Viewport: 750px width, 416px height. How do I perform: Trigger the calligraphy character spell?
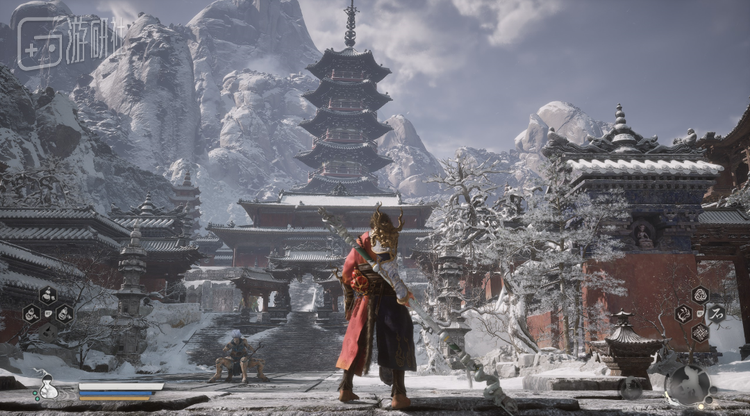717,313
